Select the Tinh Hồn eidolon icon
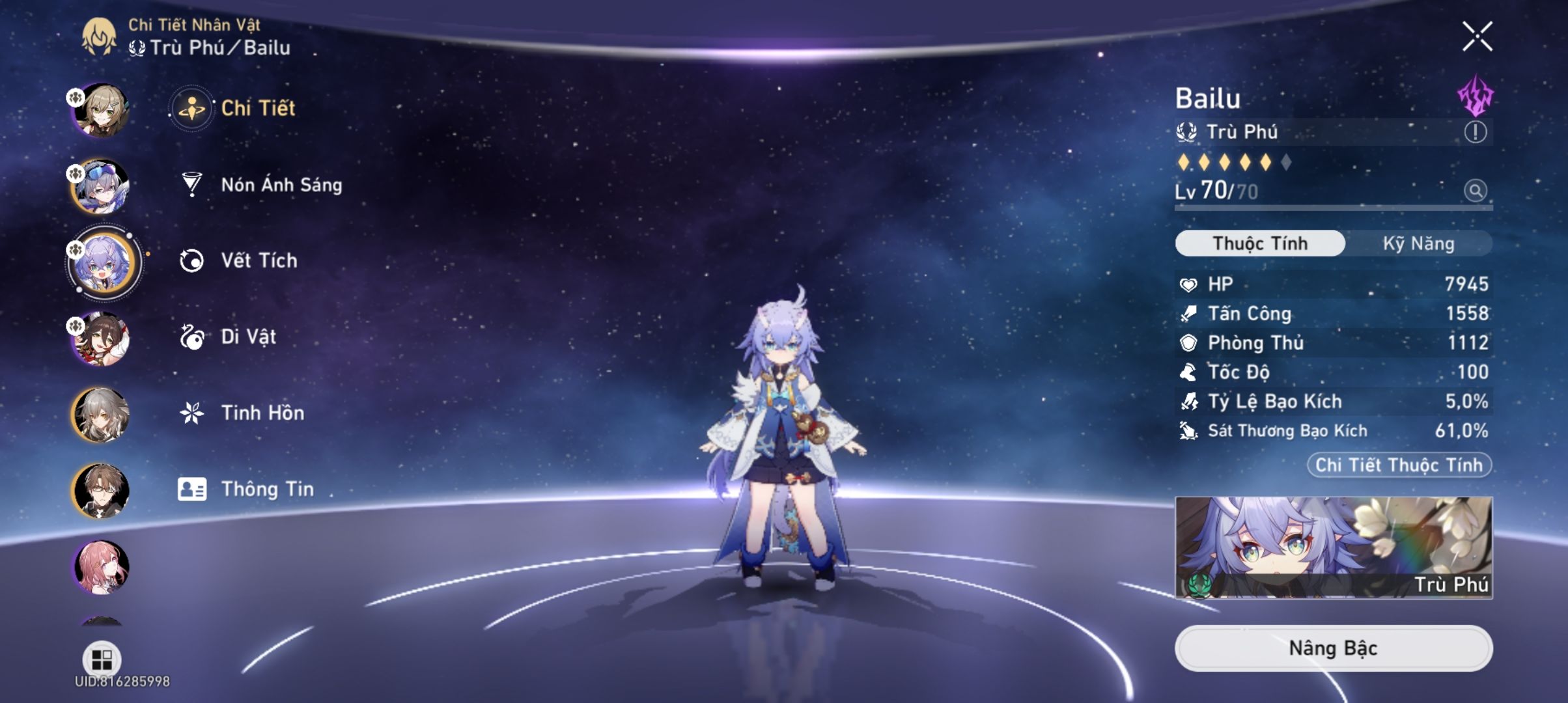 (191, 411)
